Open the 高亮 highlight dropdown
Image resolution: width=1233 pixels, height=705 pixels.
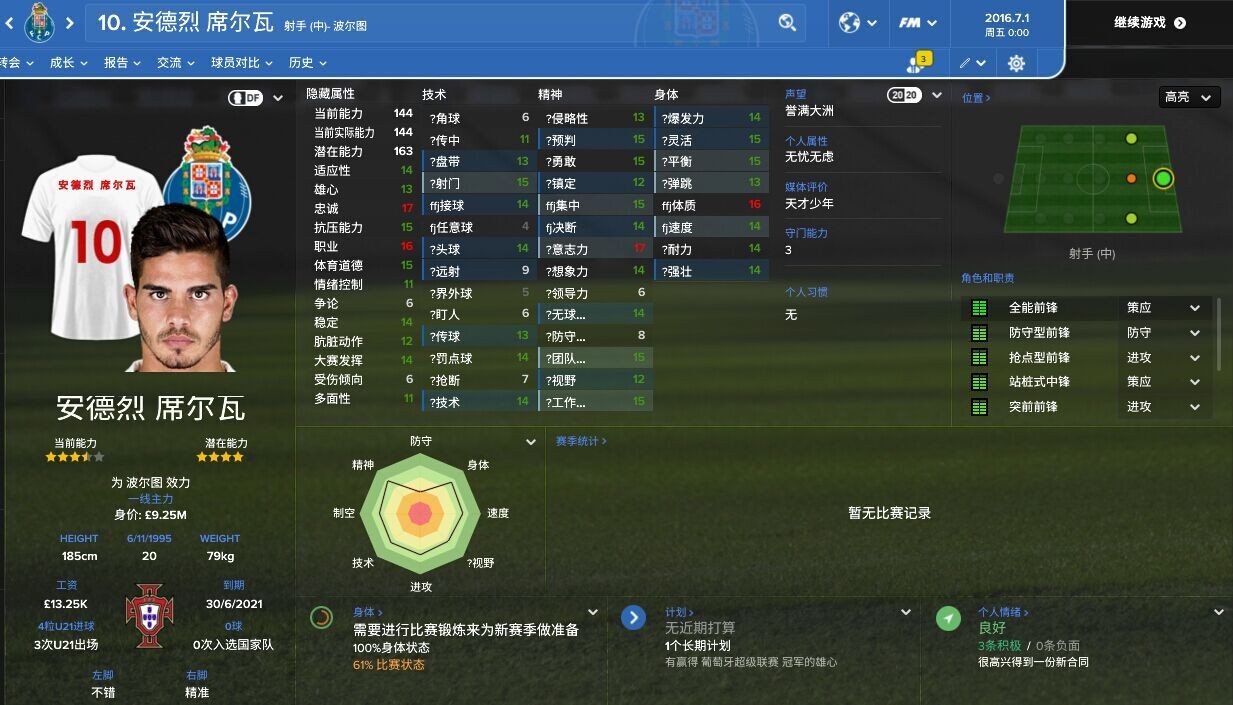1189,97
